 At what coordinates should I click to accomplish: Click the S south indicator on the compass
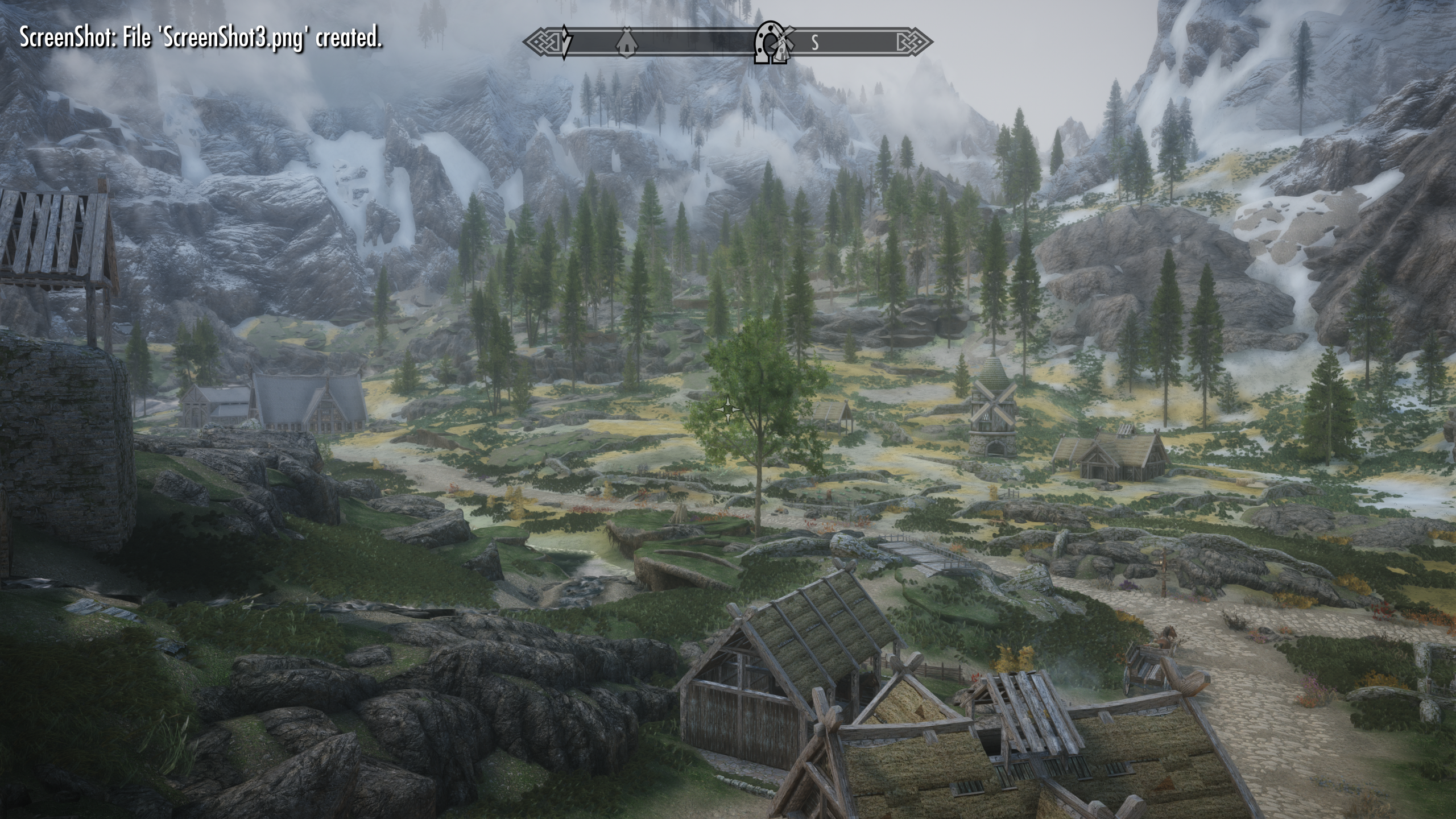815,43
